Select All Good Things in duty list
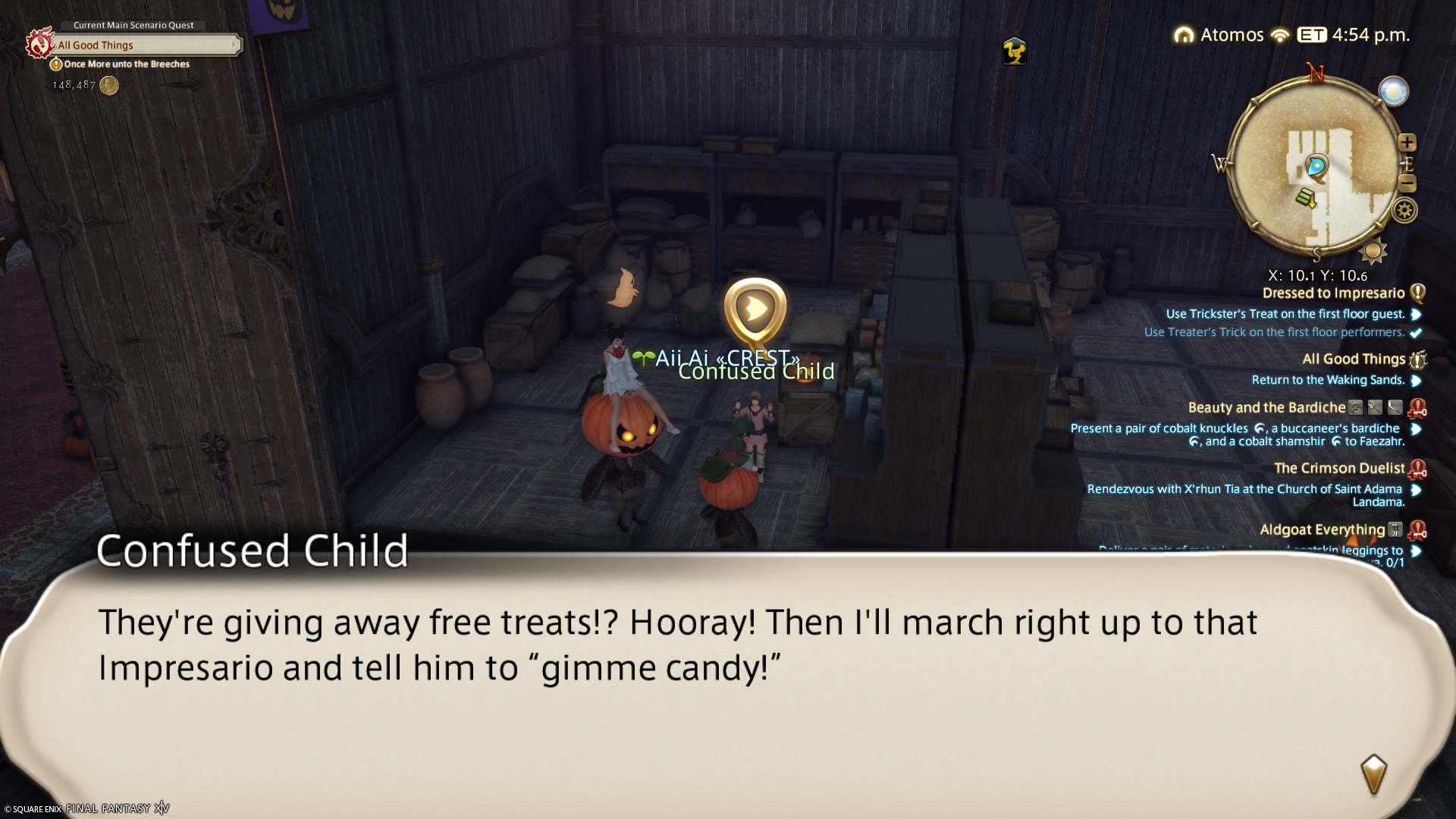This screenshot has width=1456, height=819. pos(1353,359)
